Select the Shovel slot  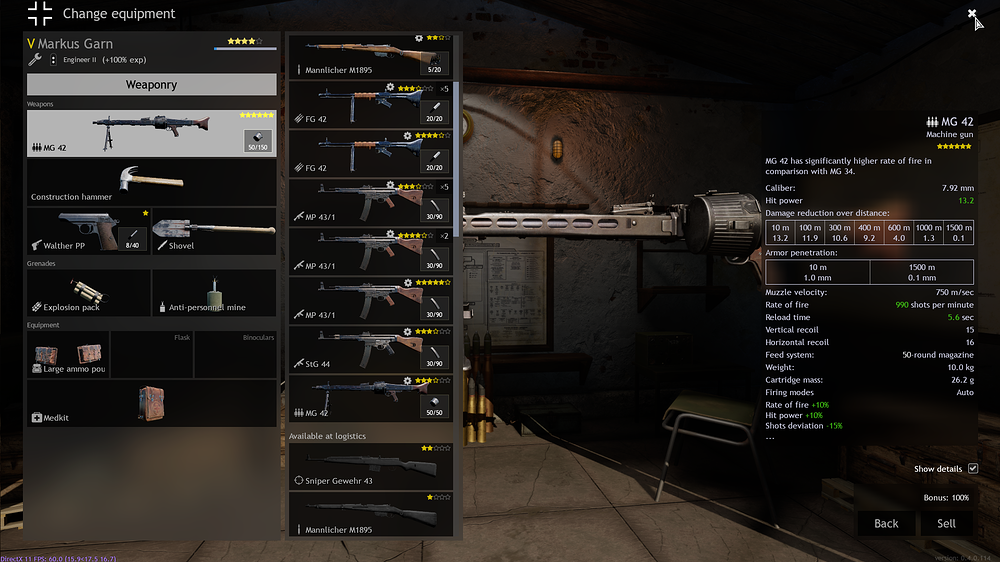[214, 231]
